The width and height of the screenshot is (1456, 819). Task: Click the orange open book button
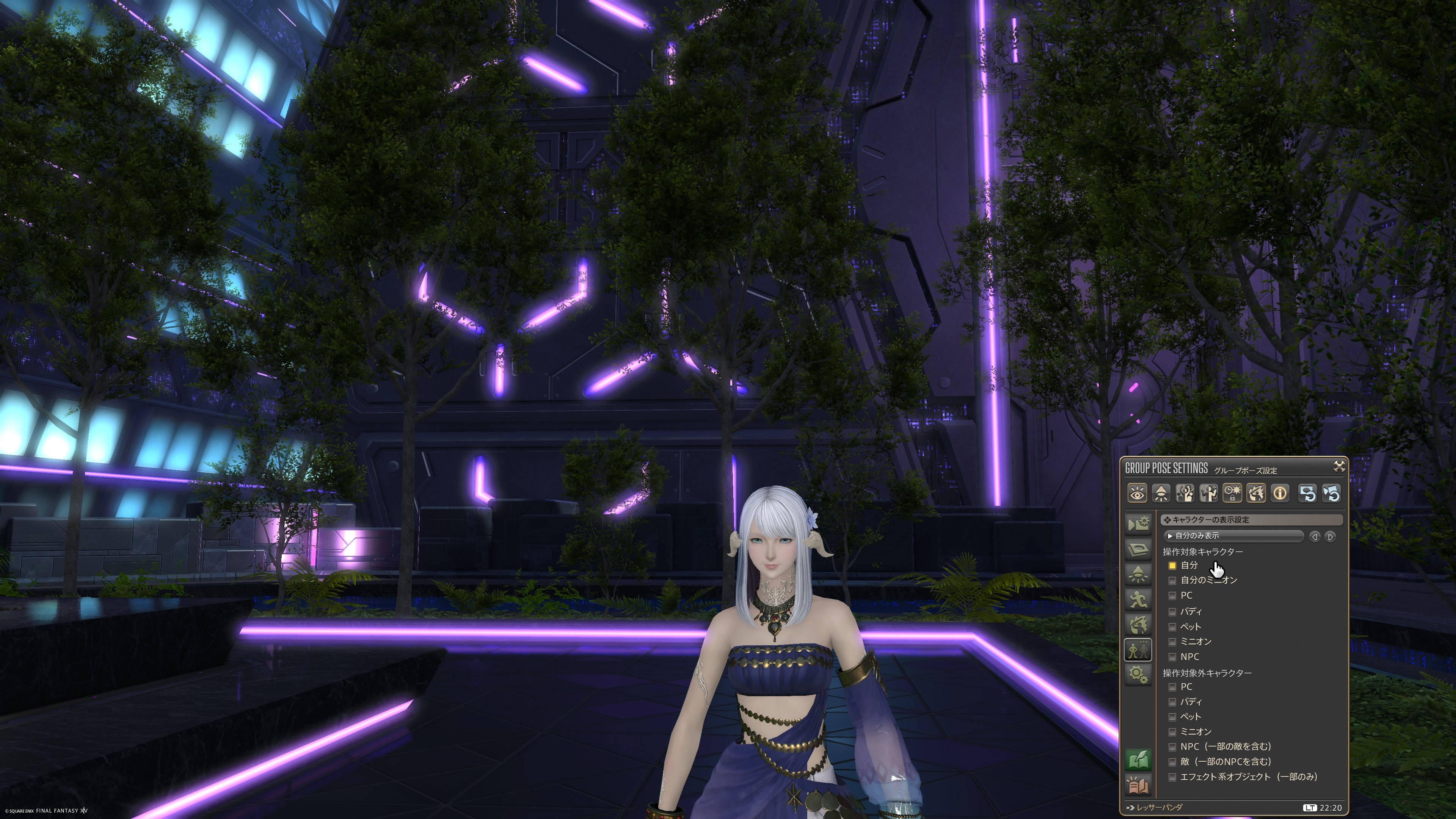point(1138,786)
